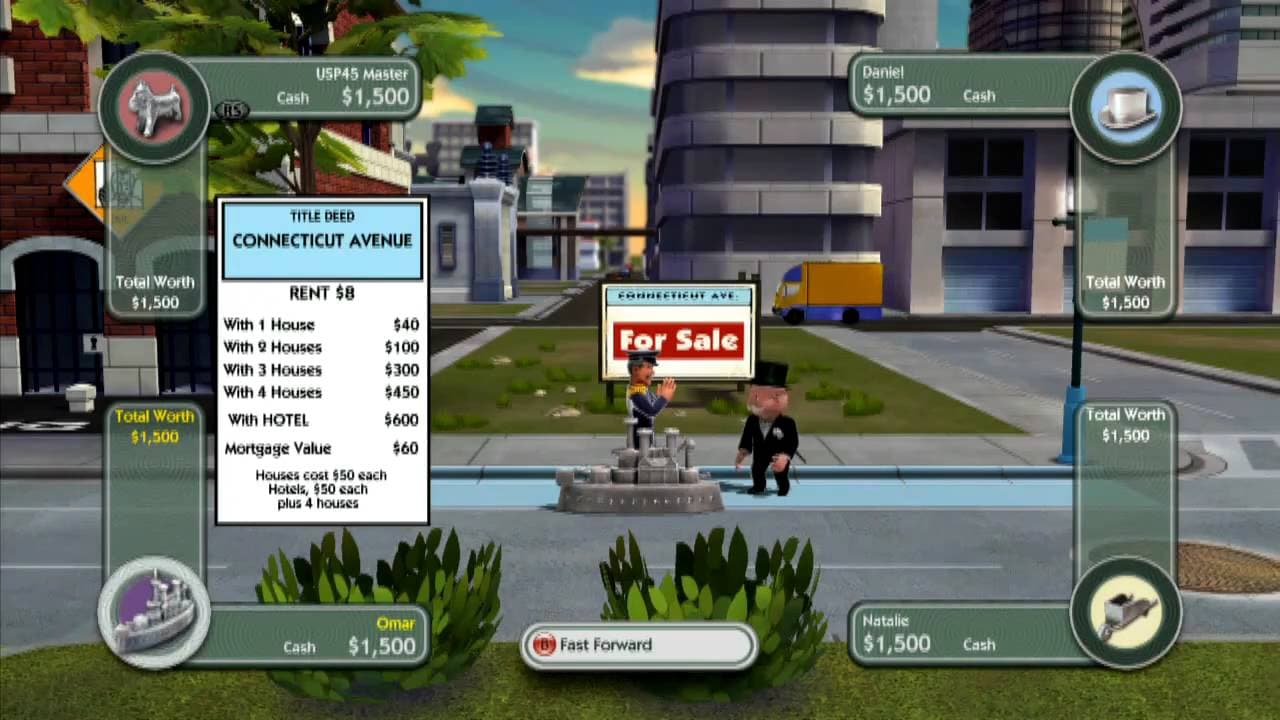This screenshot has width=1280, height=720.
Task: Click the Total Worth panel showing $1,500
Action: (x=154, y=291)
